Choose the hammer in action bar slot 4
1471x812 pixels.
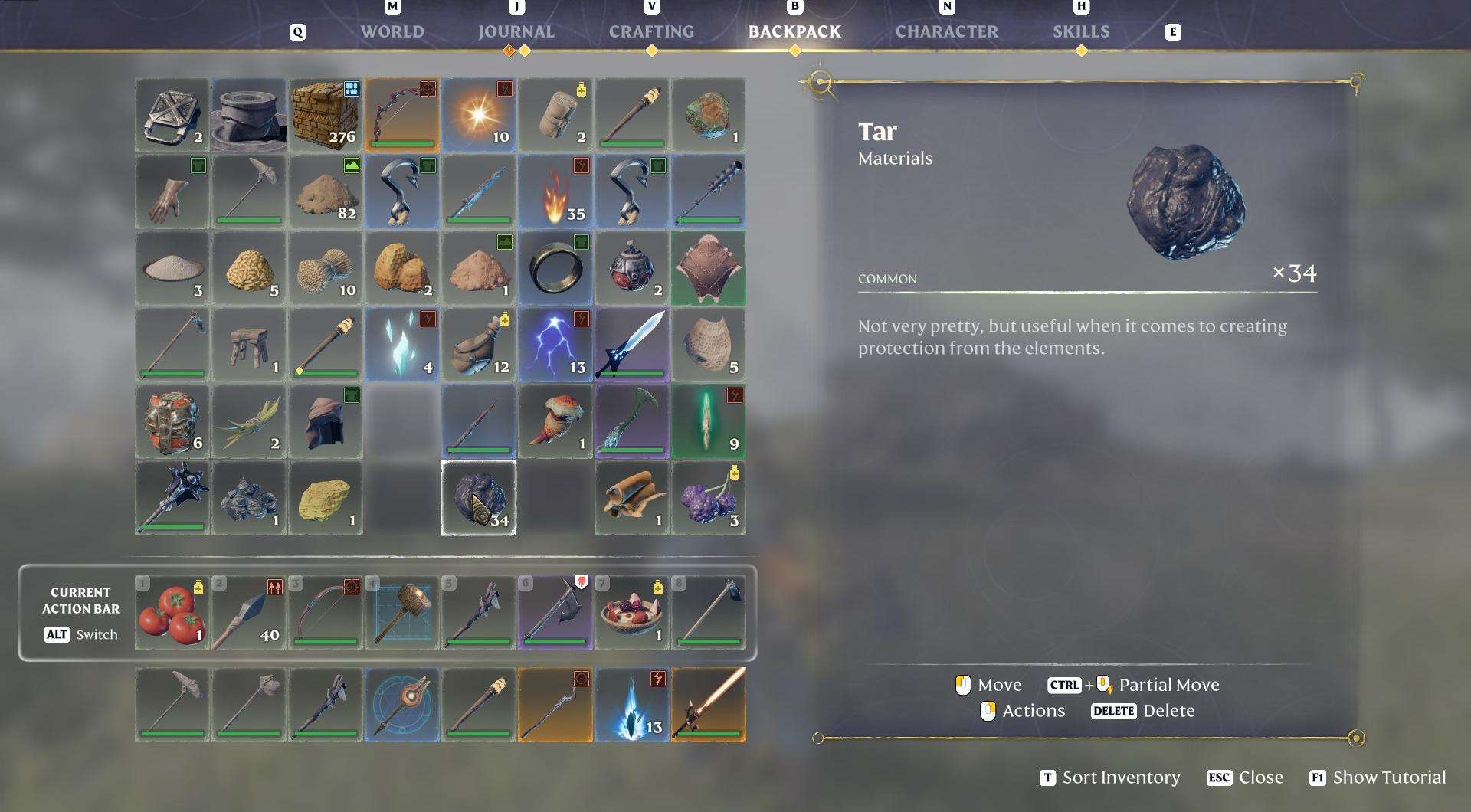[402, 613]
